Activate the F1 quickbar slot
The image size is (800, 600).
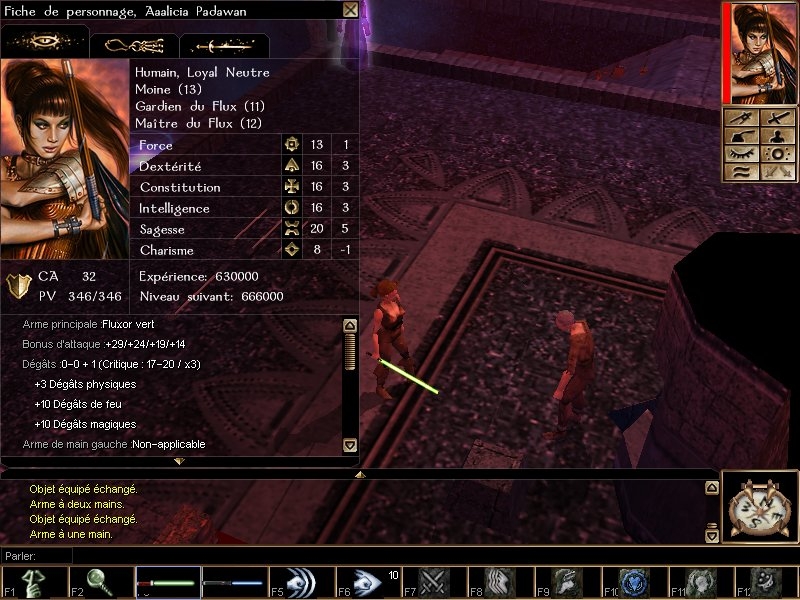tap(33, 582)
